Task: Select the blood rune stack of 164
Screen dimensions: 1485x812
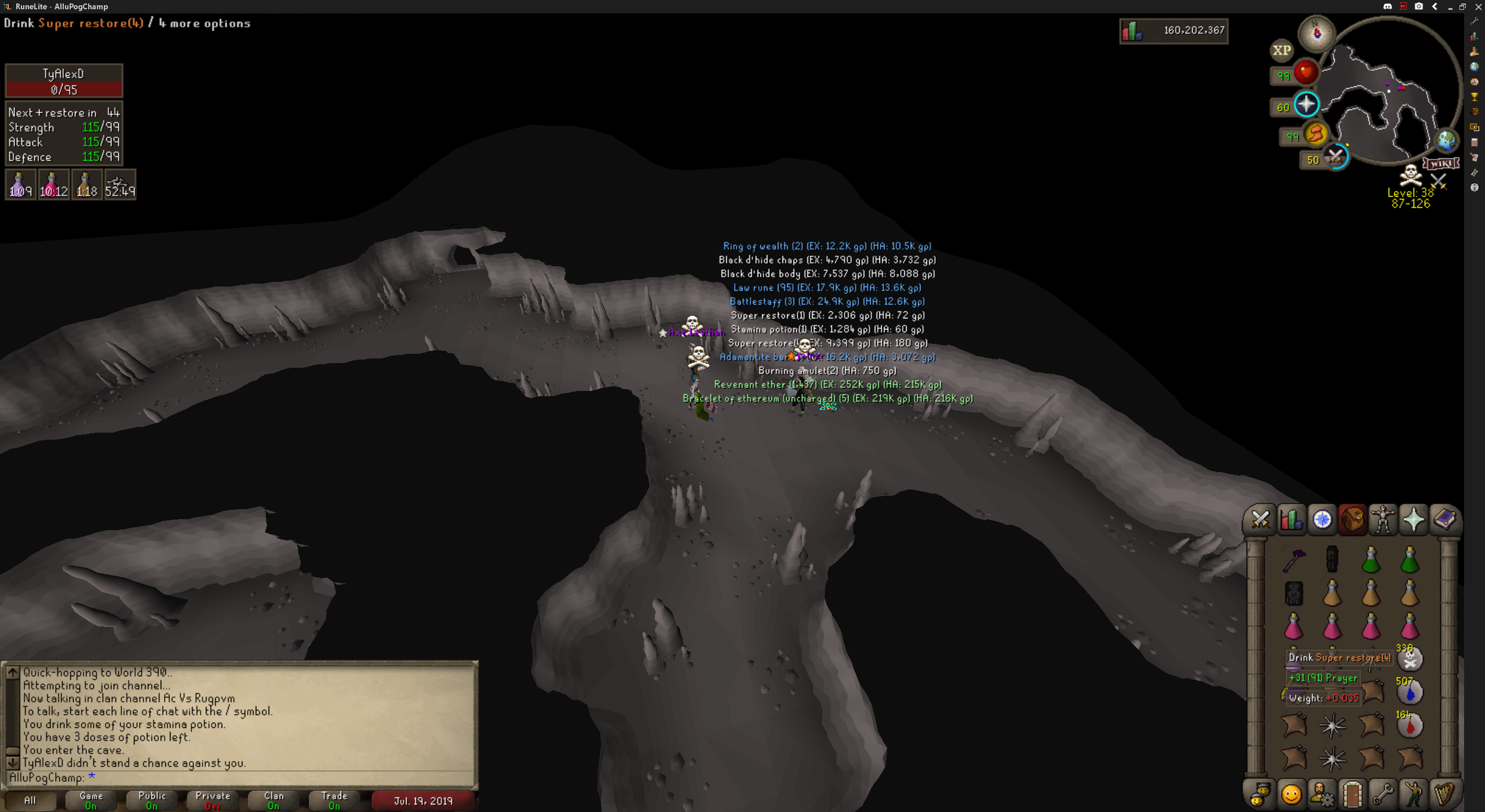Action: [x=1410, y=726]
